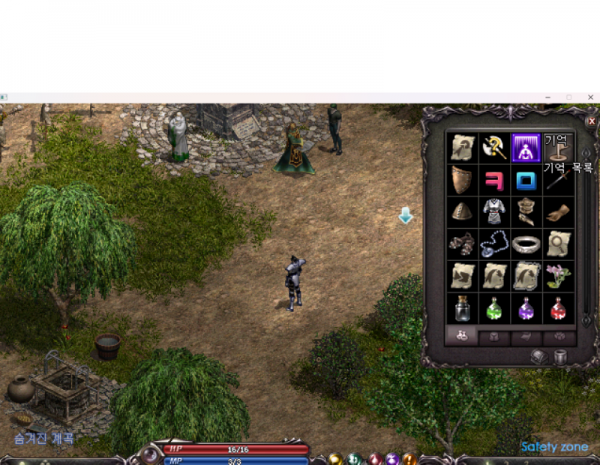600x465 pixels.
Task: Click the pink Korean letter ㅋ icon
Action: click(x=493, y=180)
